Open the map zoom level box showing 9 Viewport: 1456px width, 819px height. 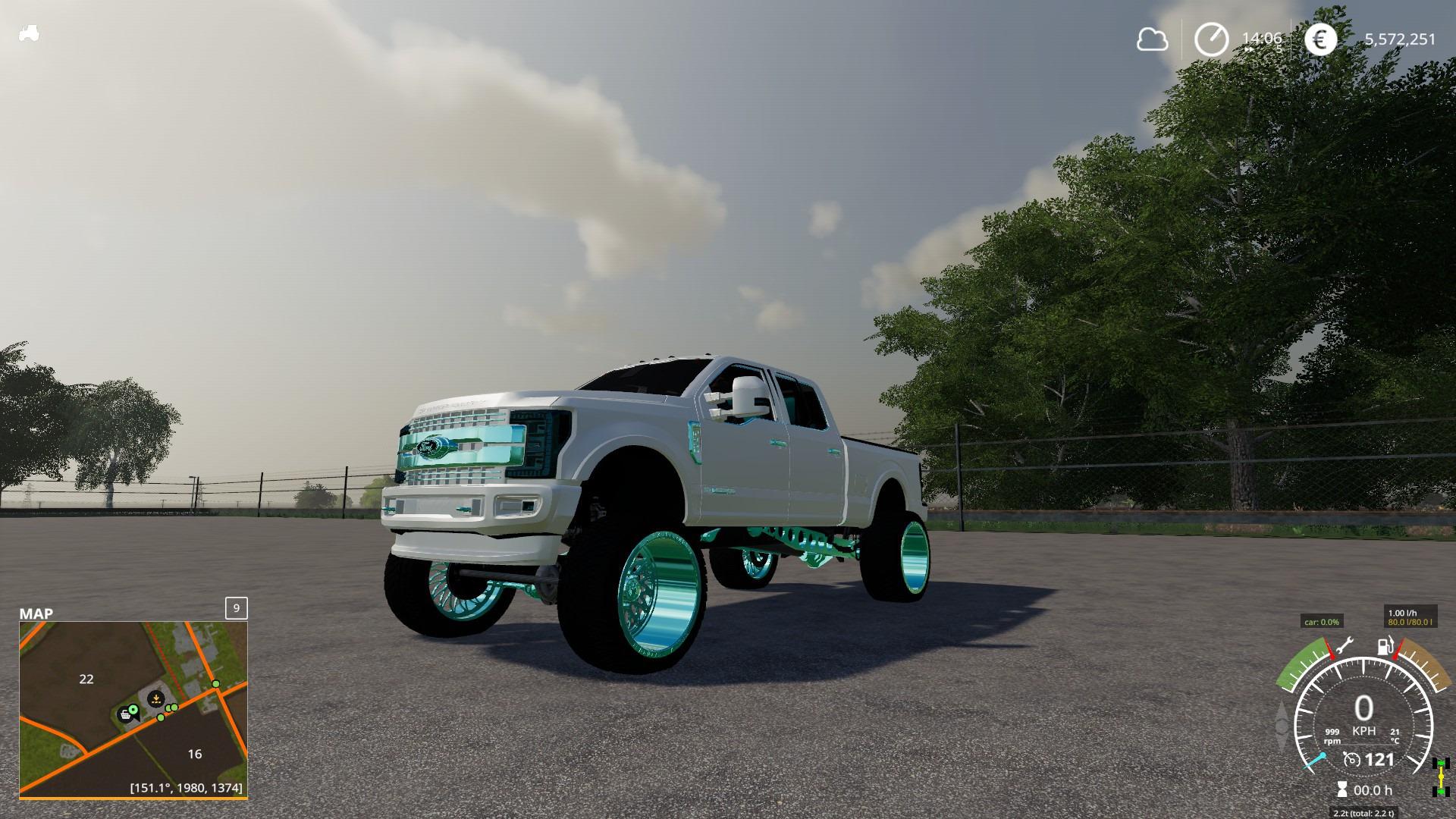coord(235,607)
